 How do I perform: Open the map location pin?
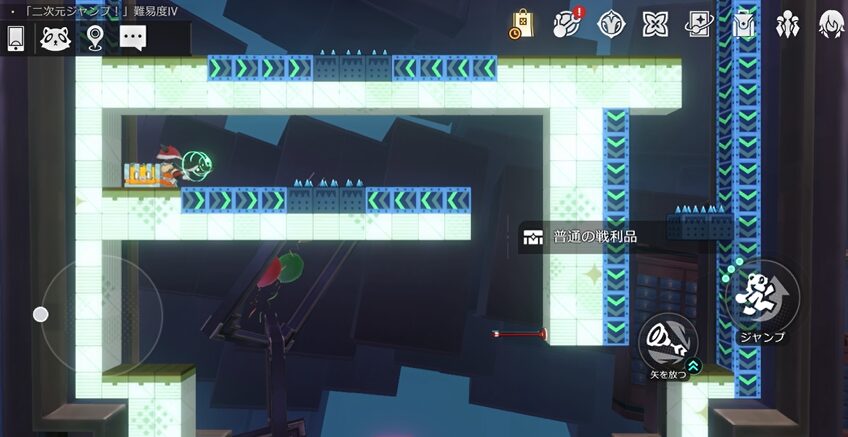pyautogui.click(x=95, y=38)
